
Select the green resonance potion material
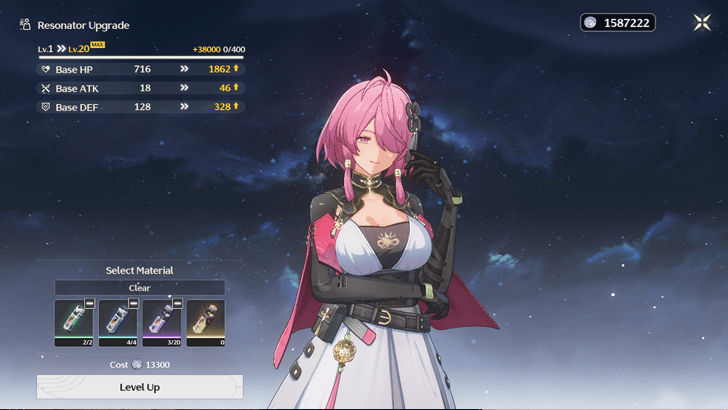tap(74, 323)
